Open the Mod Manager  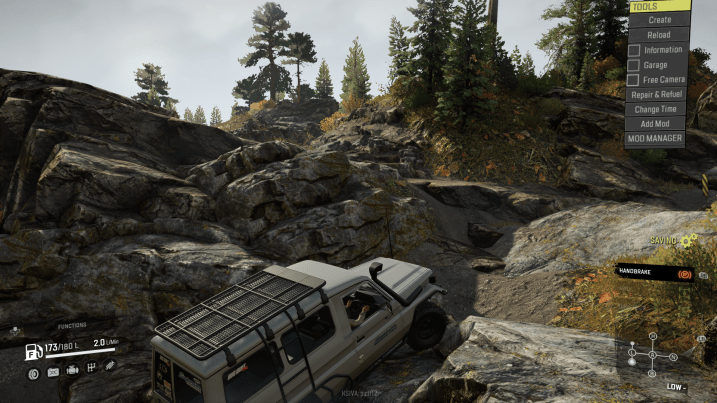656,138
